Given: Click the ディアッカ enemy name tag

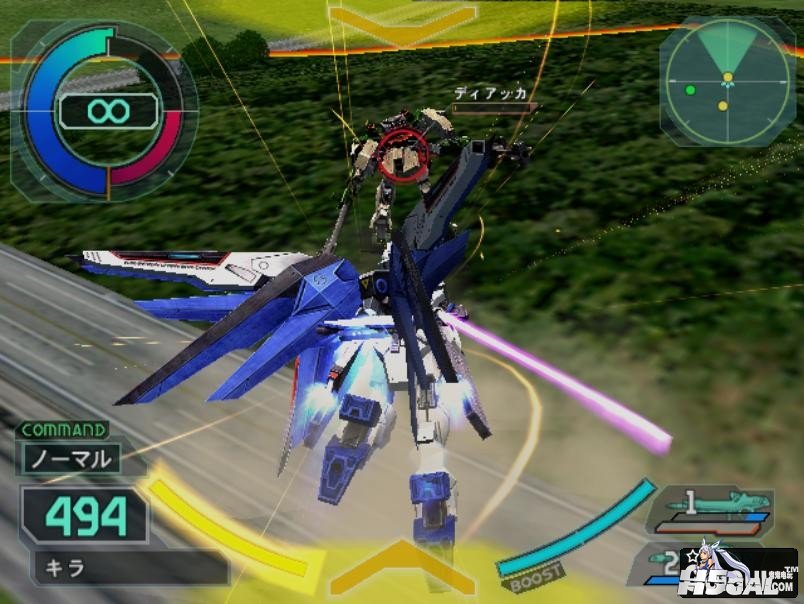Looking at the screenshot, I should click(490, 94).
